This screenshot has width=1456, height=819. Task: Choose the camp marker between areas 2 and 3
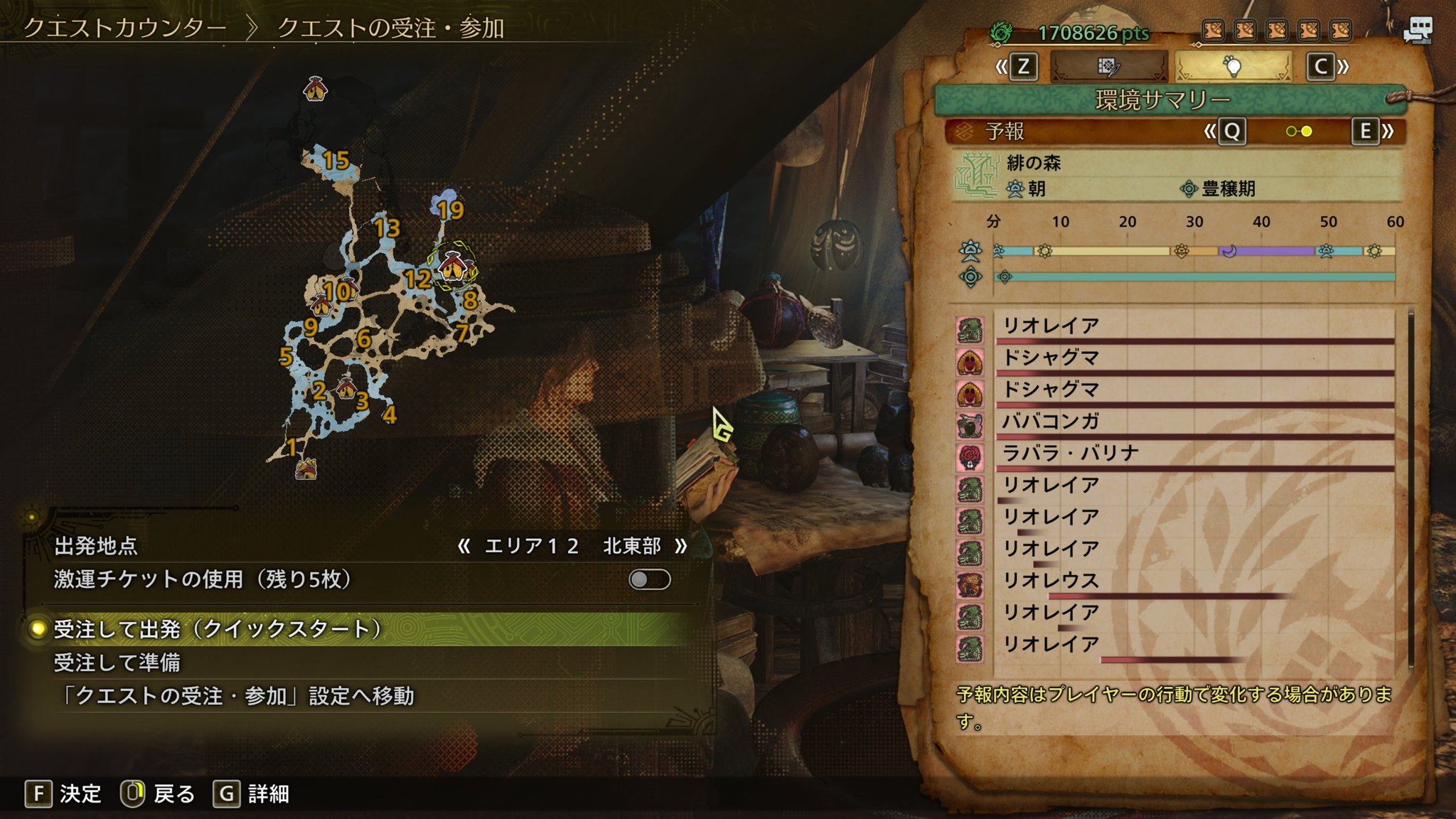[x=346, y=387]
